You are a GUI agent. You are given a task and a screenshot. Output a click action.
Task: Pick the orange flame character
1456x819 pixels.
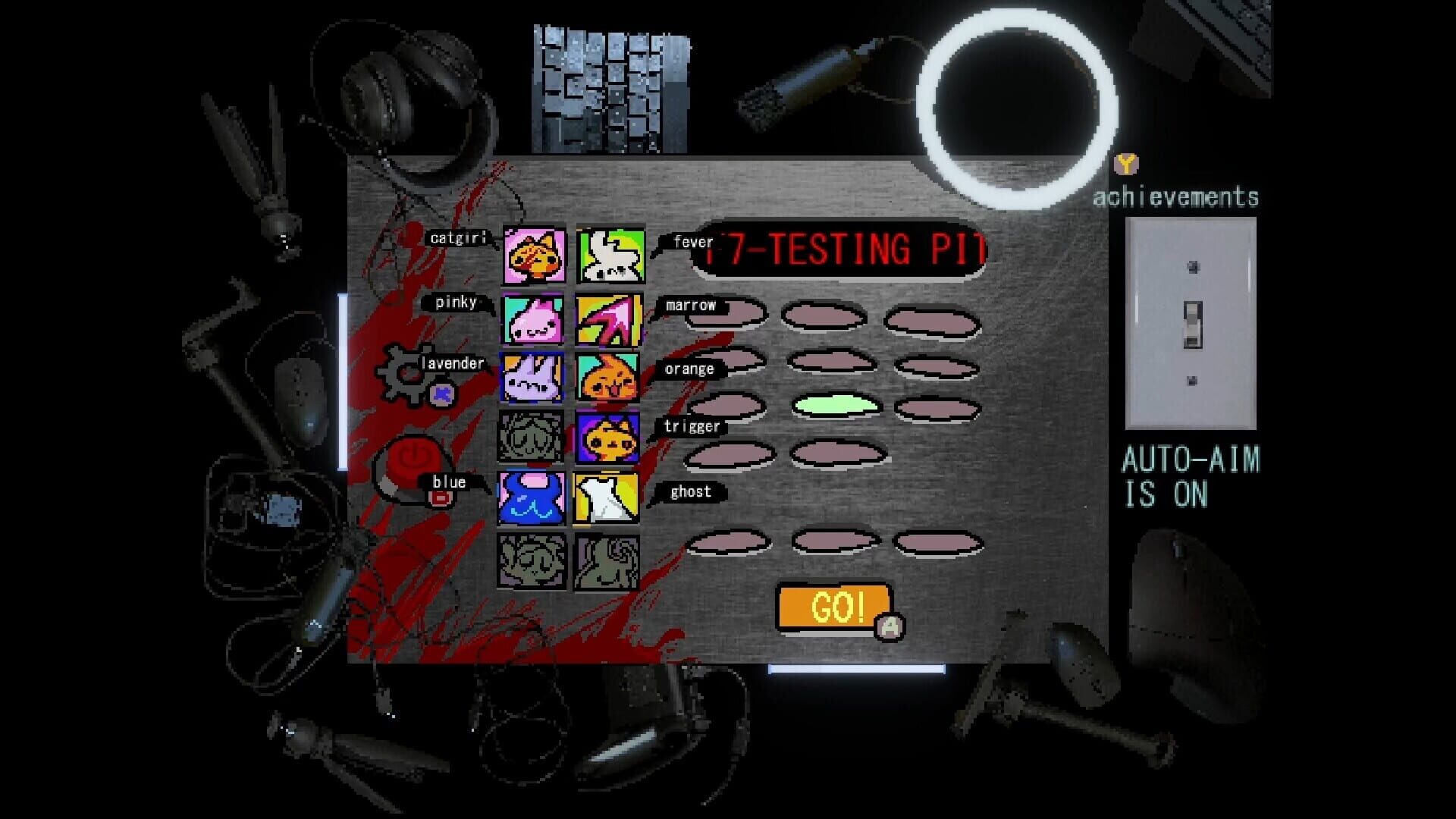(609, 378)
